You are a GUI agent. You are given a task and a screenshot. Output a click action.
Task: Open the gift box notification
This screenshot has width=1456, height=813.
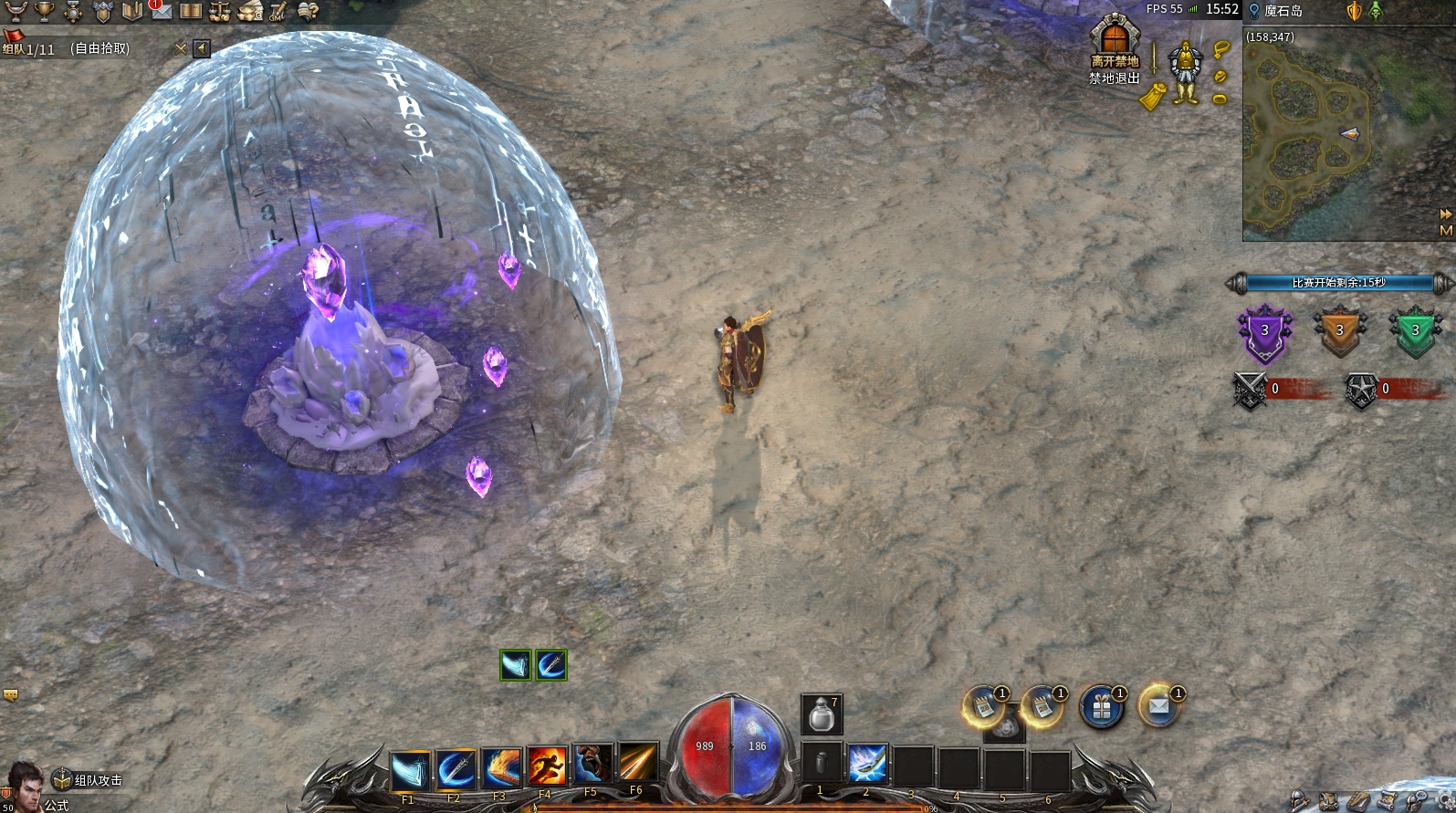[1102, 707]
